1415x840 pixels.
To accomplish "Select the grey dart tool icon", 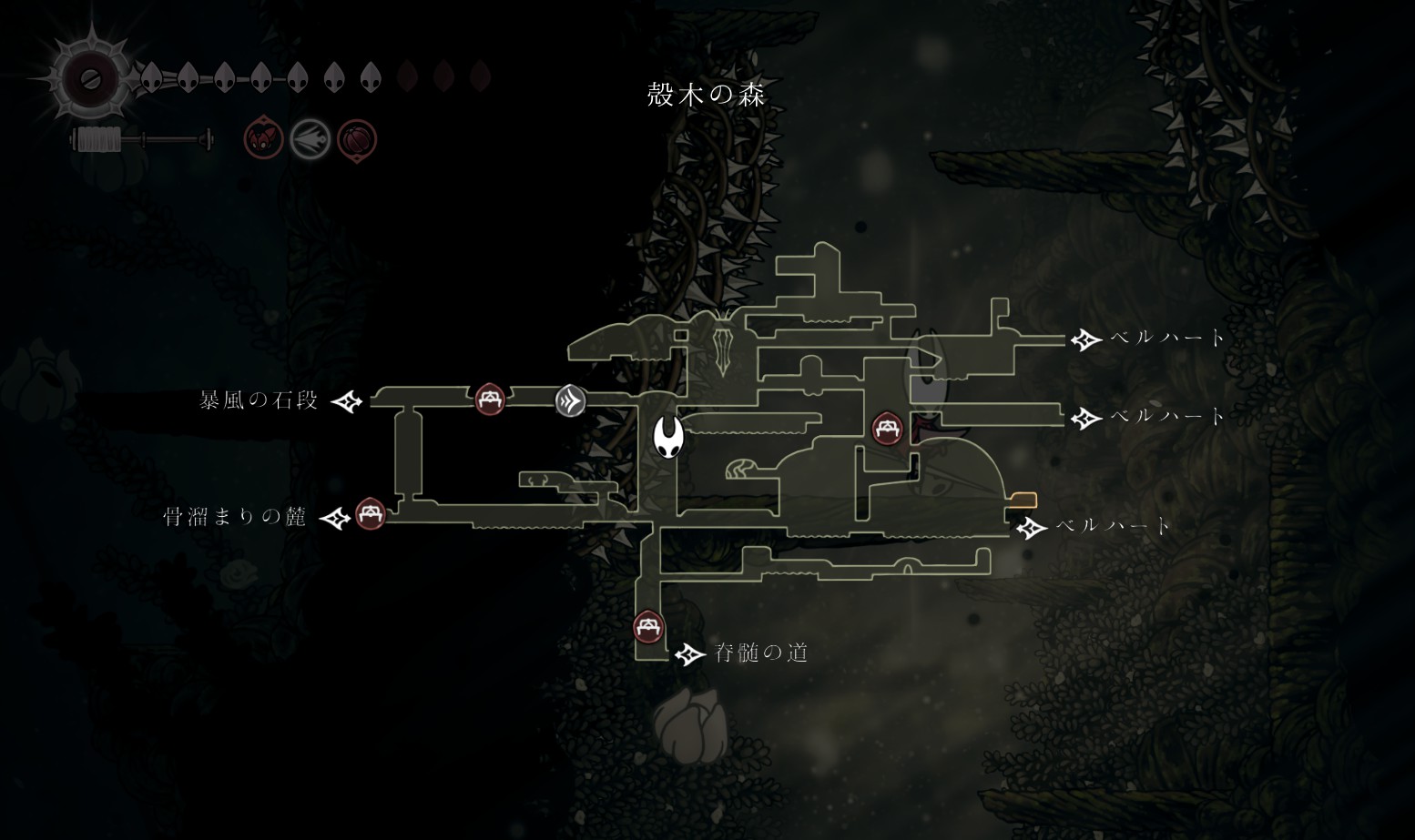I will (x=310, y=140).
